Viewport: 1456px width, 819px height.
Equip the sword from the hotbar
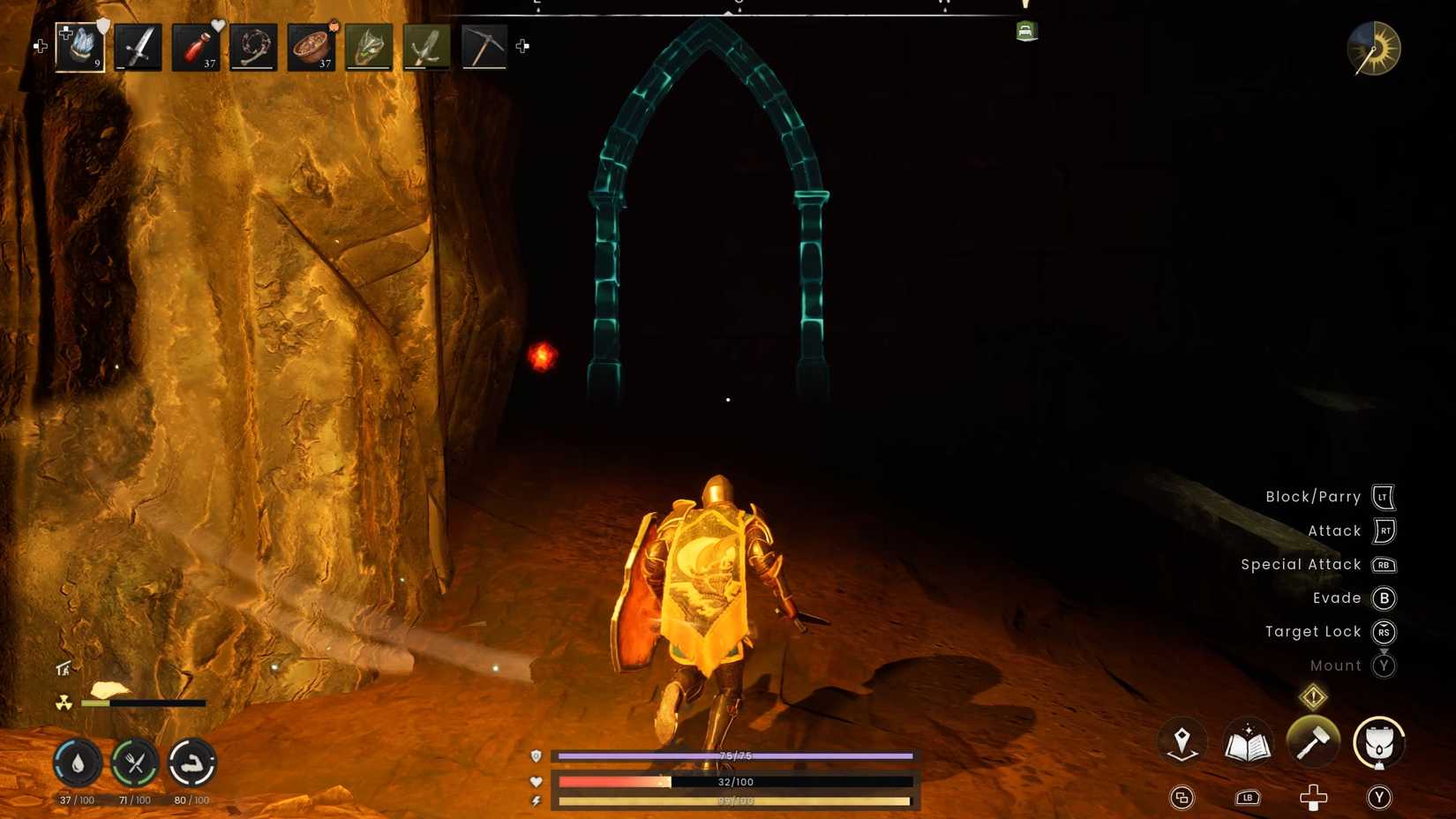139,47
